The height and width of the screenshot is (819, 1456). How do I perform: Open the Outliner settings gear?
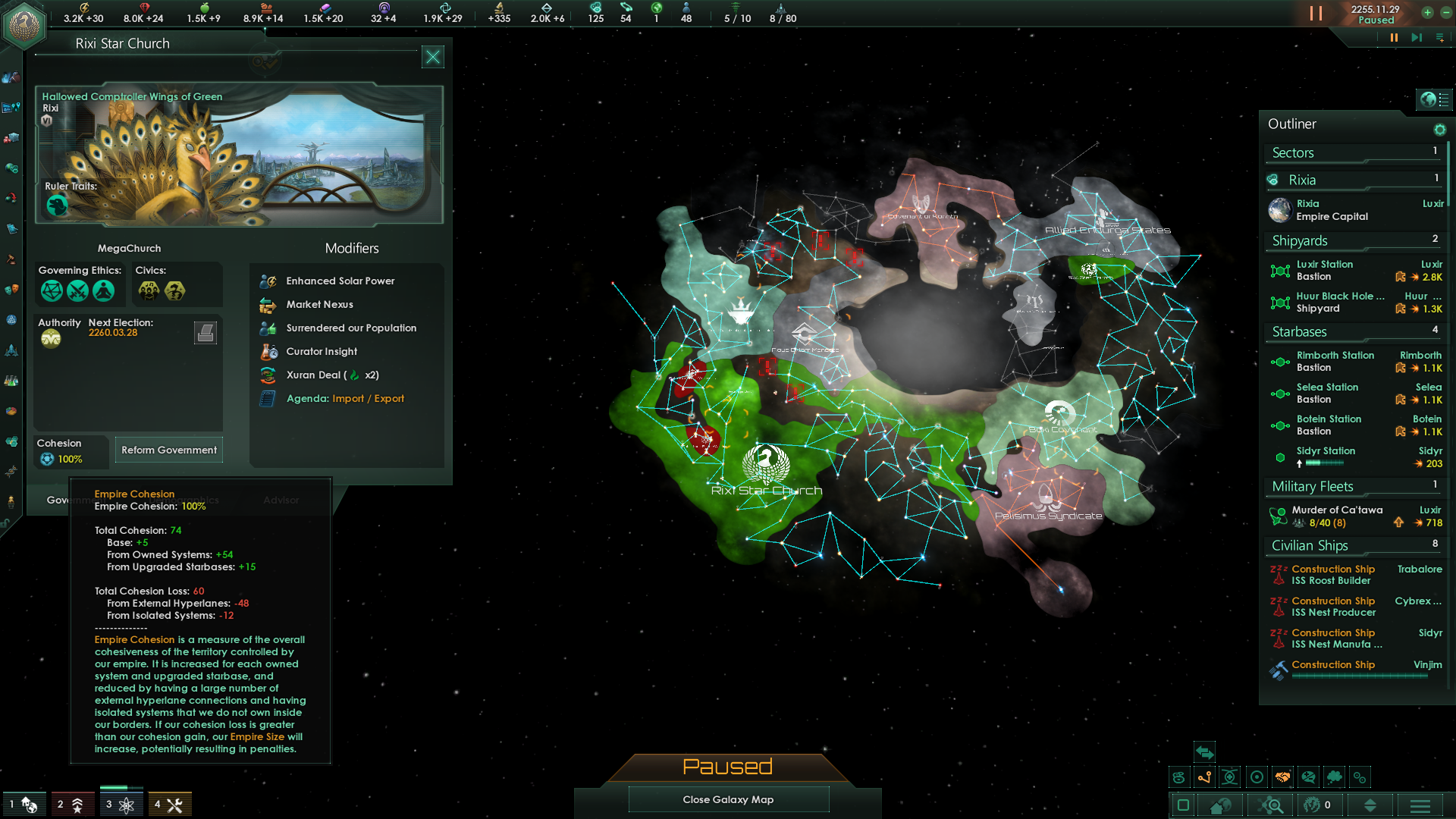point(1439,130)
